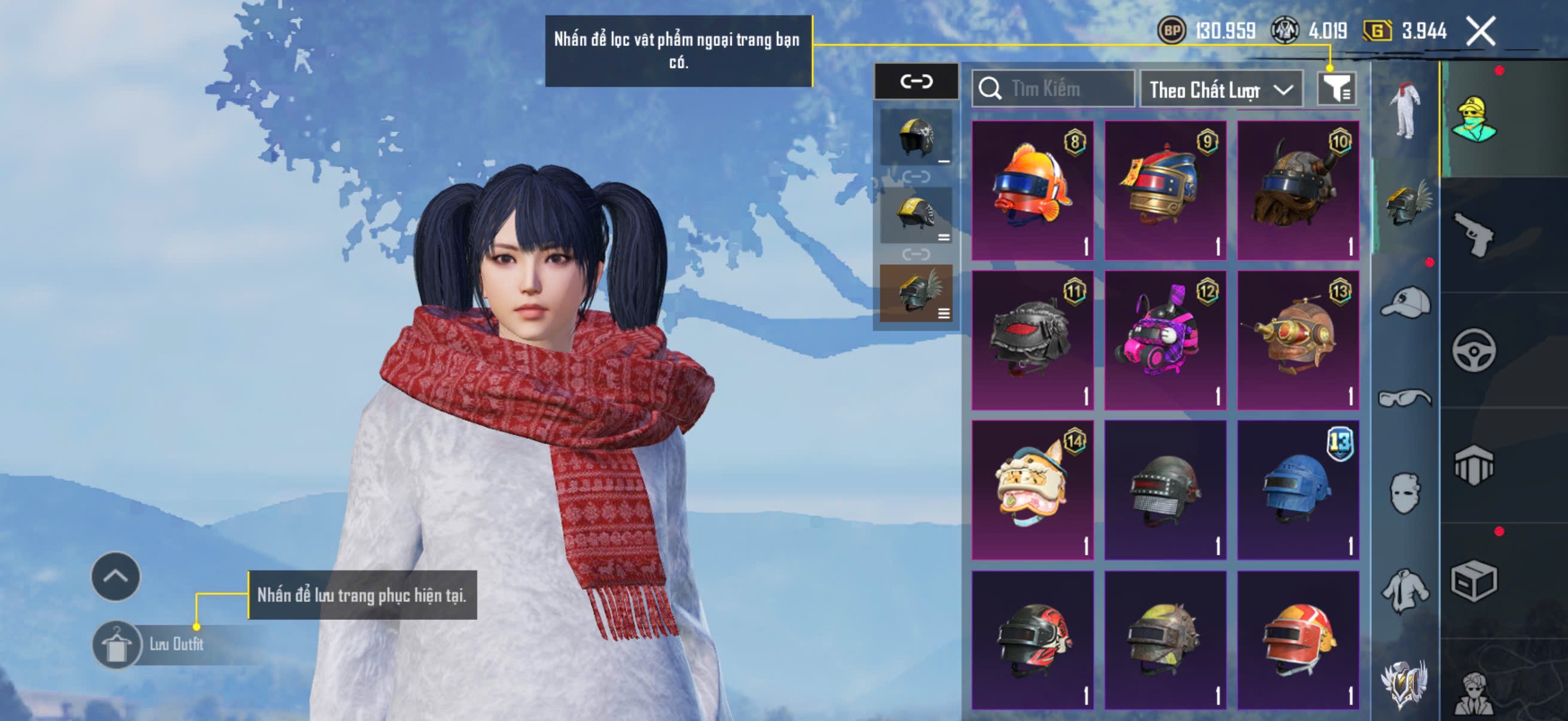
Task: Toggle the owned items filter funnel
Action: (x=1335, y=90)
